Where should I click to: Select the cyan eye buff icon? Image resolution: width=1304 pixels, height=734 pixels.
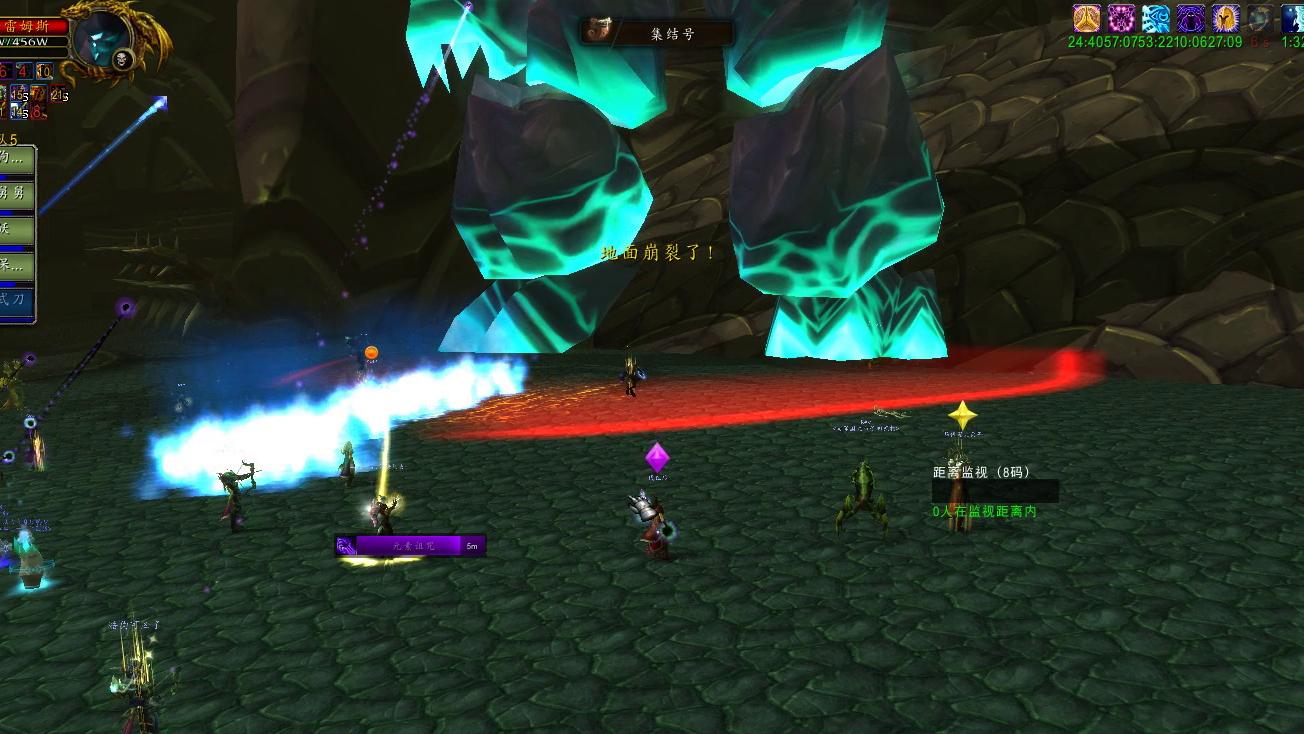[x=1156, y=18]
